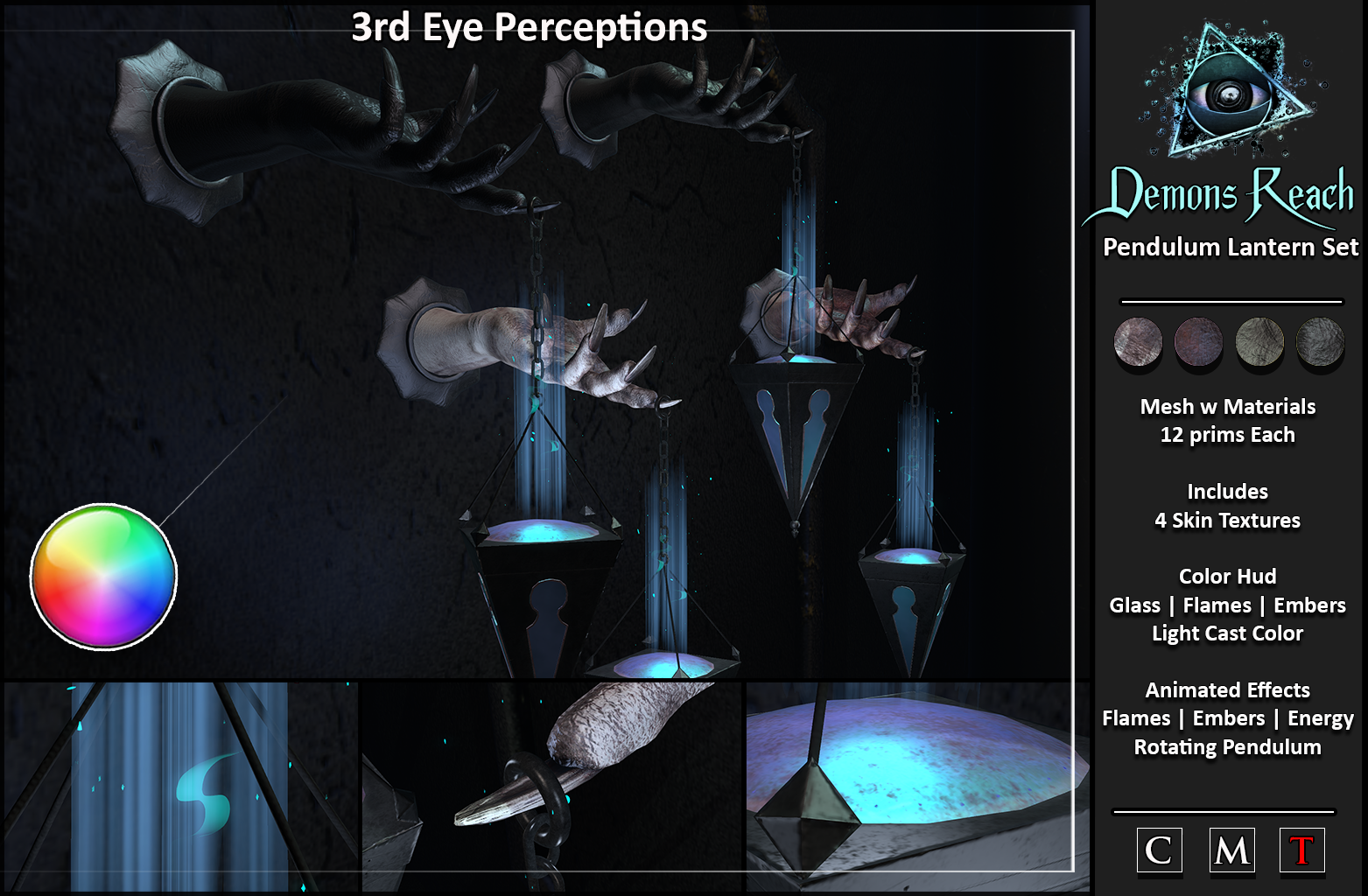This screenshot has width=1368, height=896.
Task: Select the pale gray skin texture swatch
Action: 1138,341
